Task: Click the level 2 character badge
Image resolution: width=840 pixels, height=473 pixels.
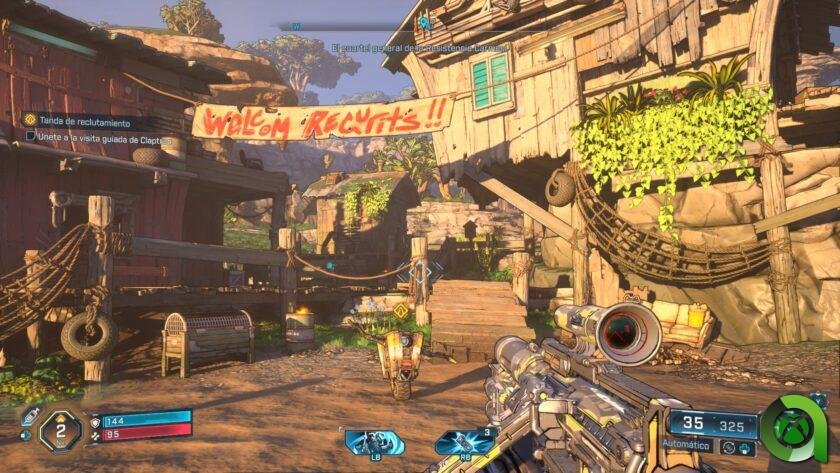Action: coord(59,429)
